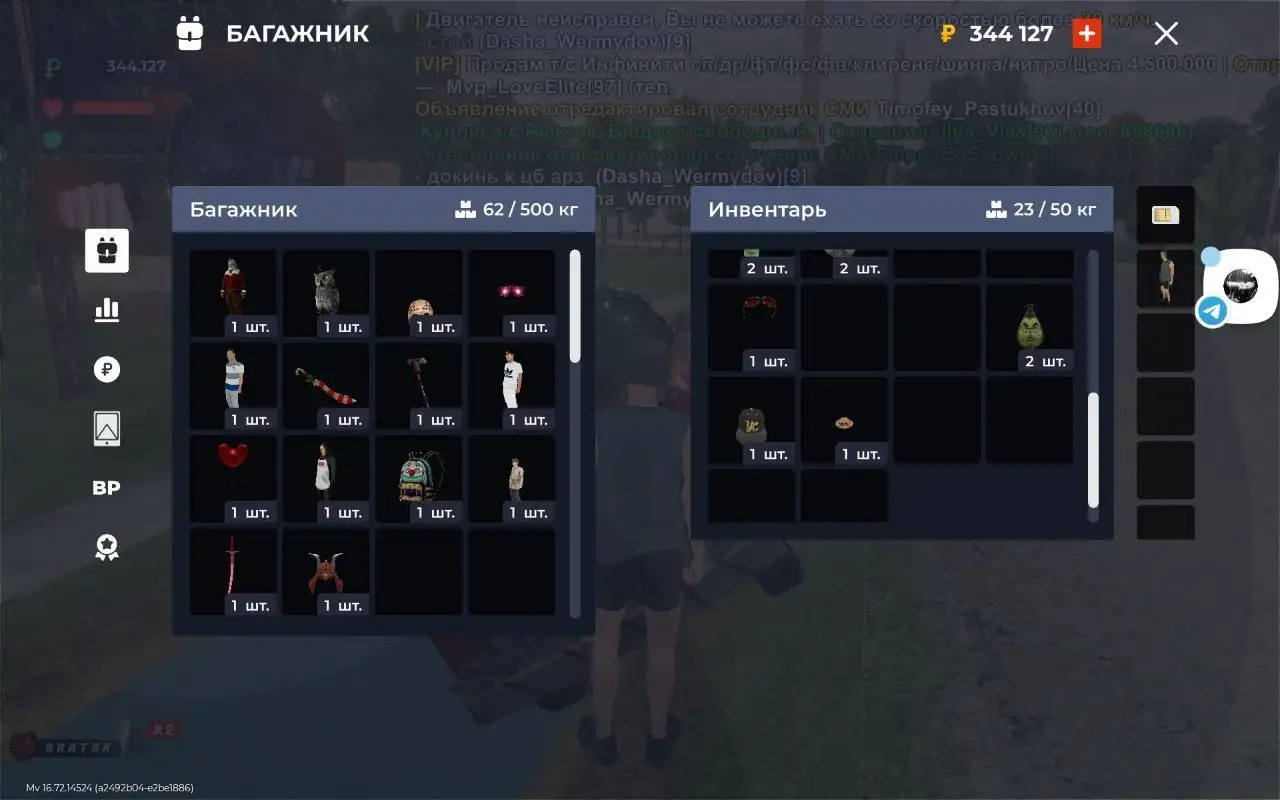Choose the green Grinch mask in inventory
1280x800 pixels.
coord(1029,327)
